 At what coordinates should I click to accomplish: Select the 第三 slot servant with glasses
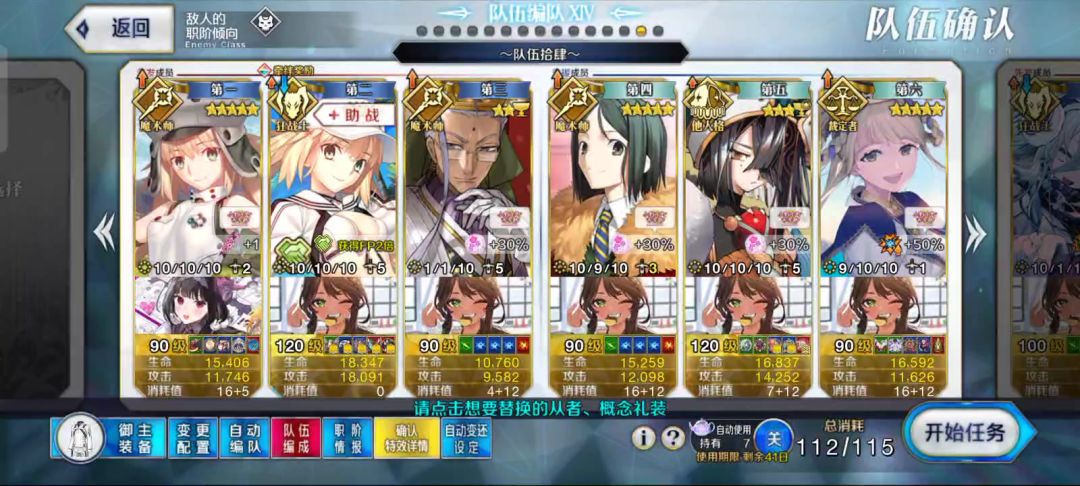click(x=468, y=180)
